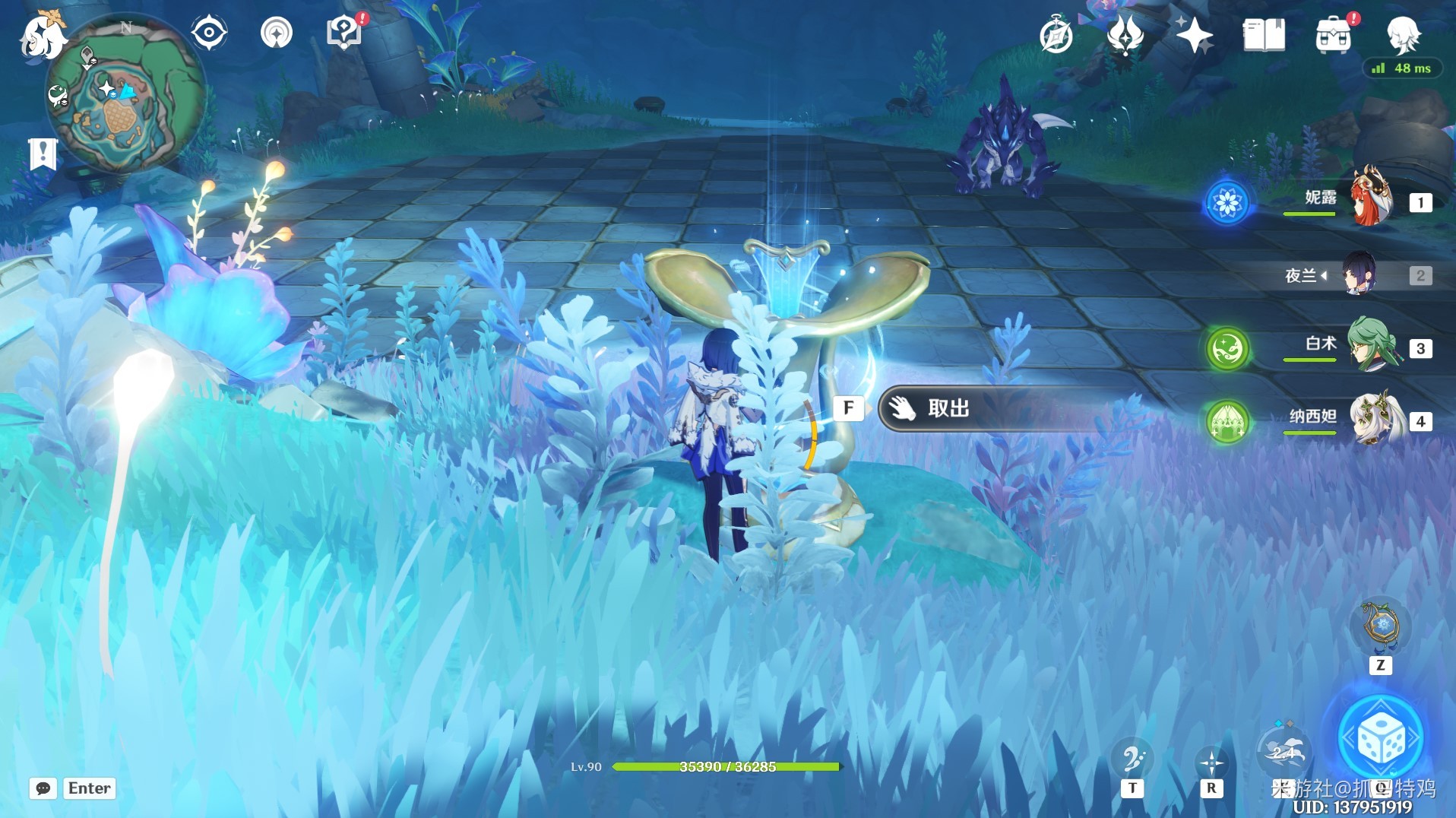Viewport: 1456px width, 818px height.
Task: Open the backpack inventory
Action: (x=1333, y=36)
